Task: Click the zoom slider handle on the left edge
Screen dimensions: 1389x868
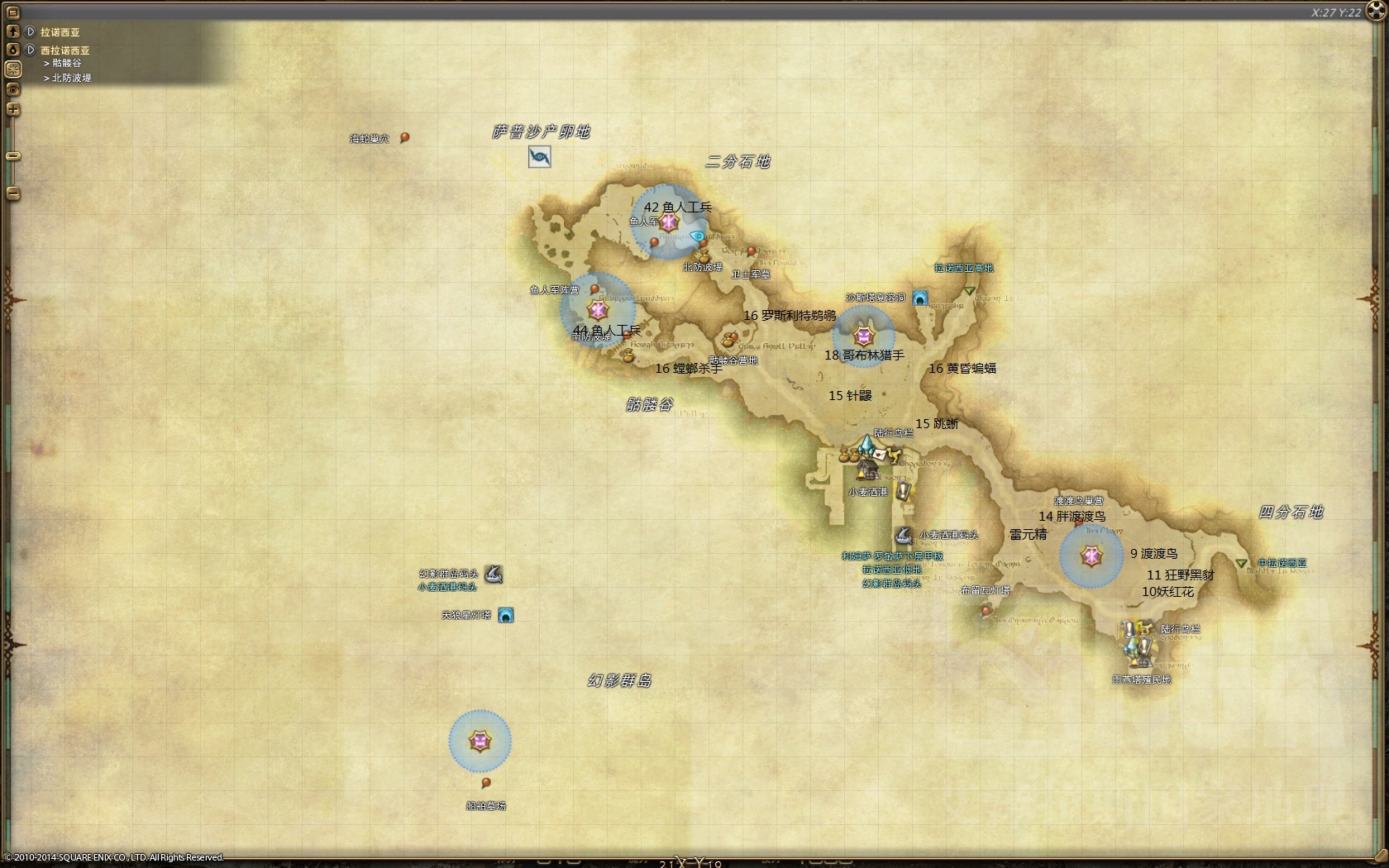Action: (12, 155)
